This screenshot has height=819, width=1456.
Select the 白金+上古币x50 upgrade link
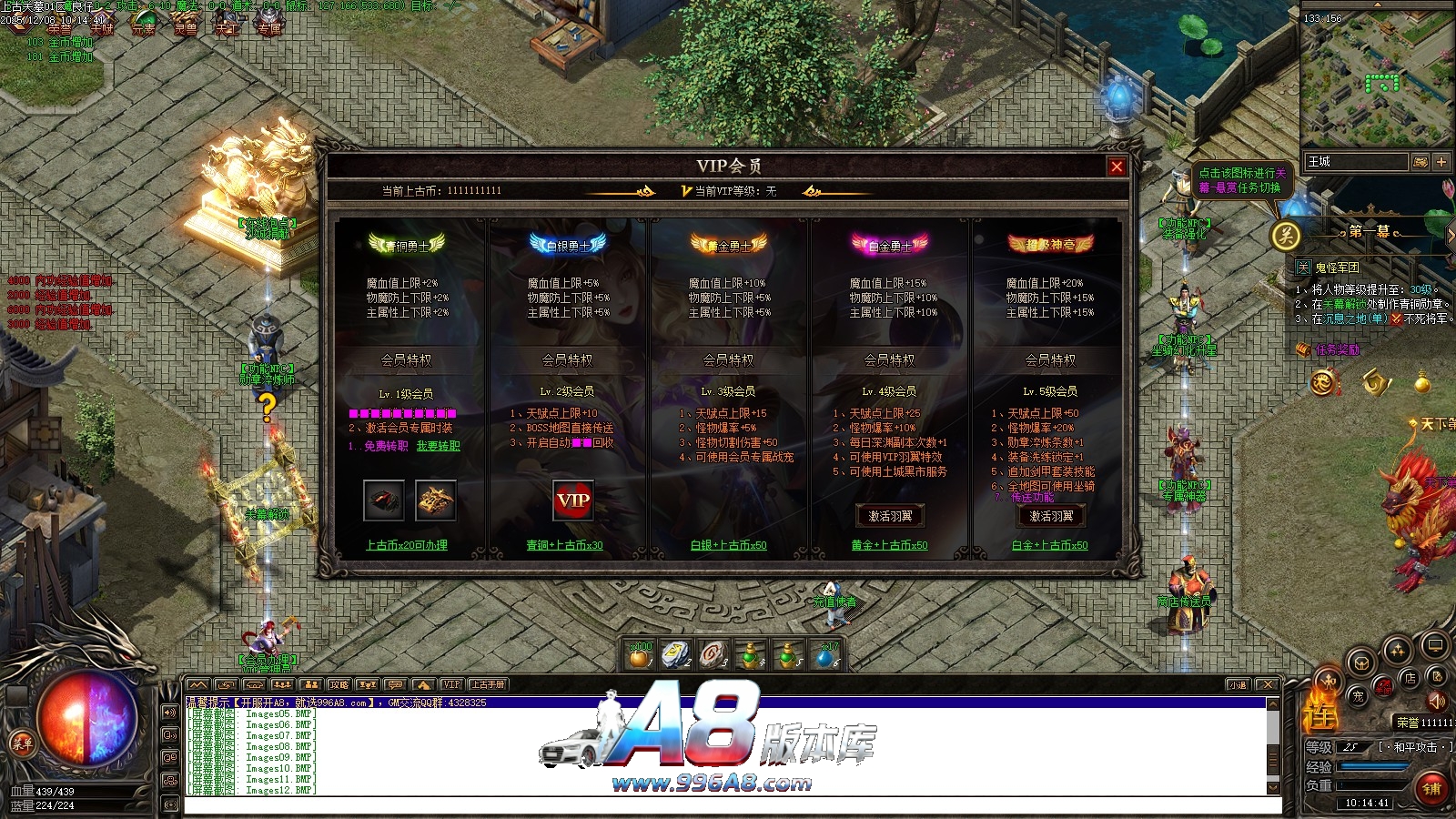point(1049,545)
